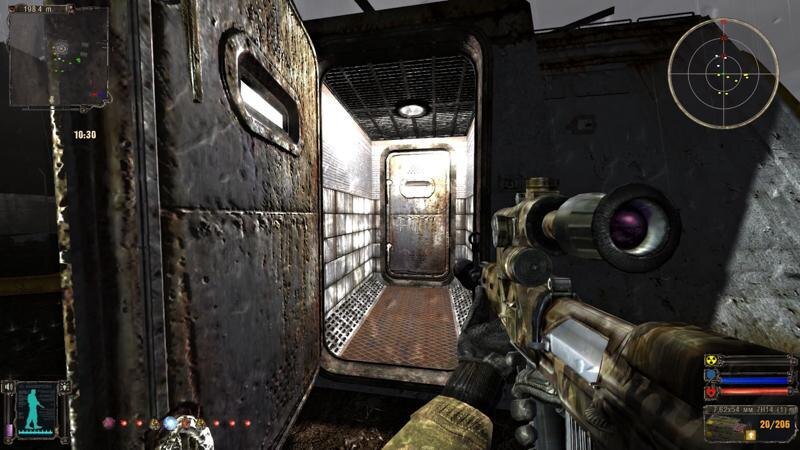Click the light bulb visibility icon
The width and height of the screenshot is (800, 450).
(x=65, y=385)
